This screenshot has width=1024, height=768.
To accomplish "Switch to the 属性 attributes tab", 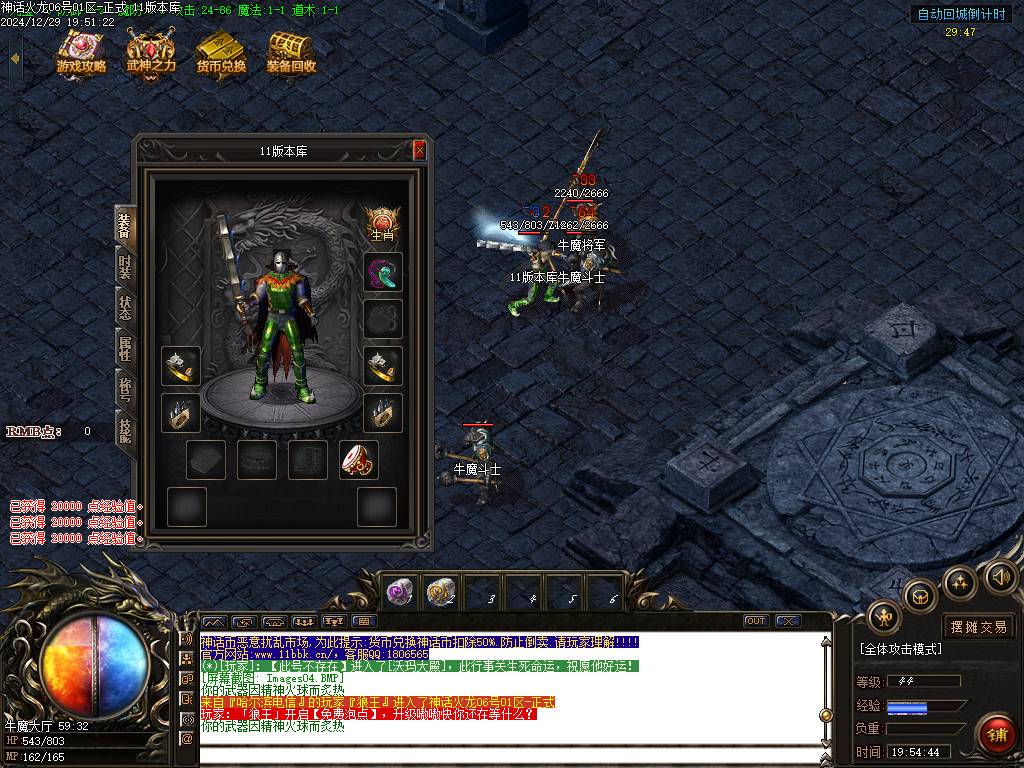I will pyautogui.click(x=125, y=348).
